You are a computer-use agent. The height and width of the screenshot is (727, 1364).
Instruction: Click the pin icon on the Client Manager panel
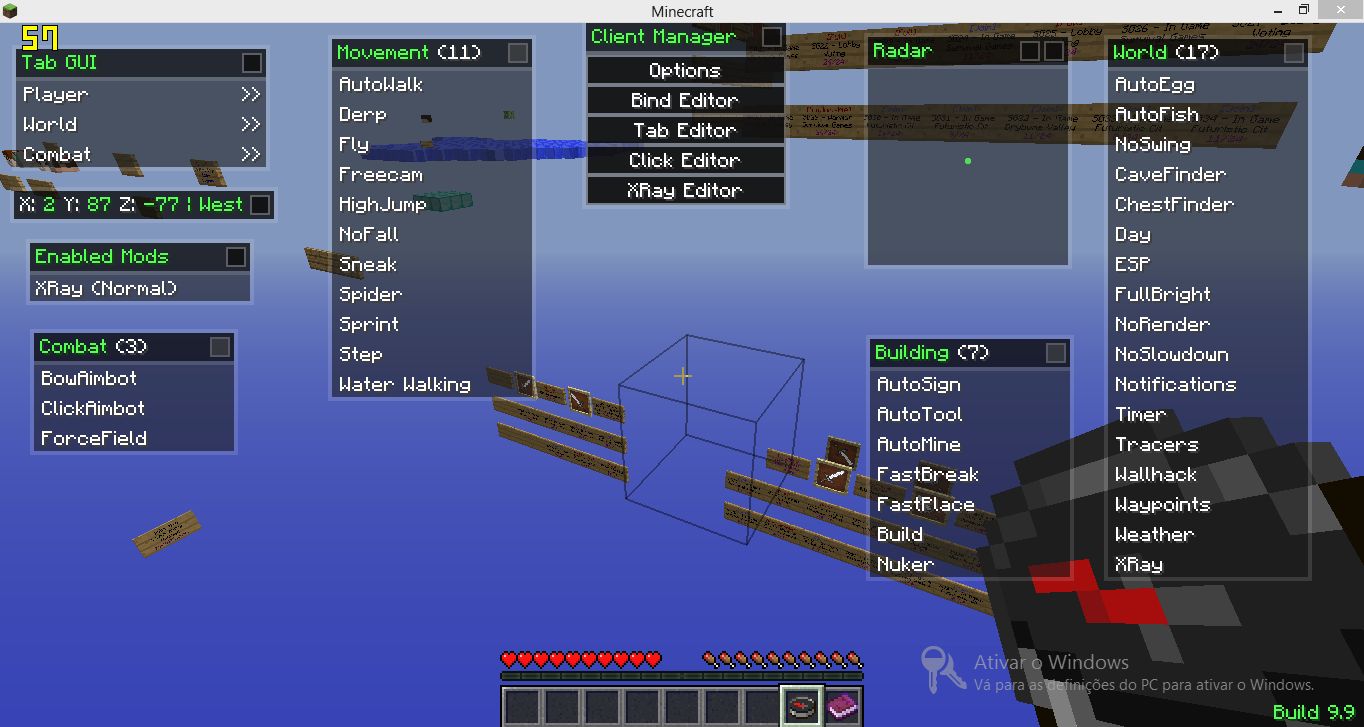770,36
